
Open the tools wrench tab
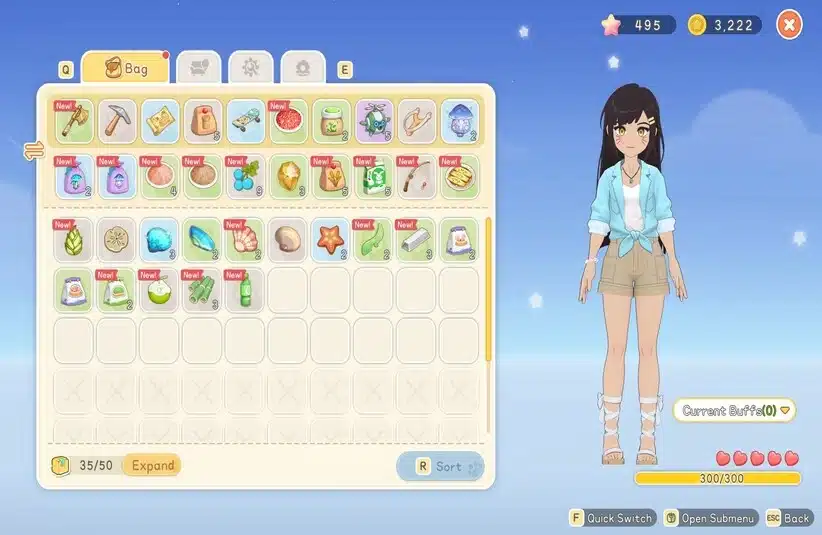click(250, 68)
